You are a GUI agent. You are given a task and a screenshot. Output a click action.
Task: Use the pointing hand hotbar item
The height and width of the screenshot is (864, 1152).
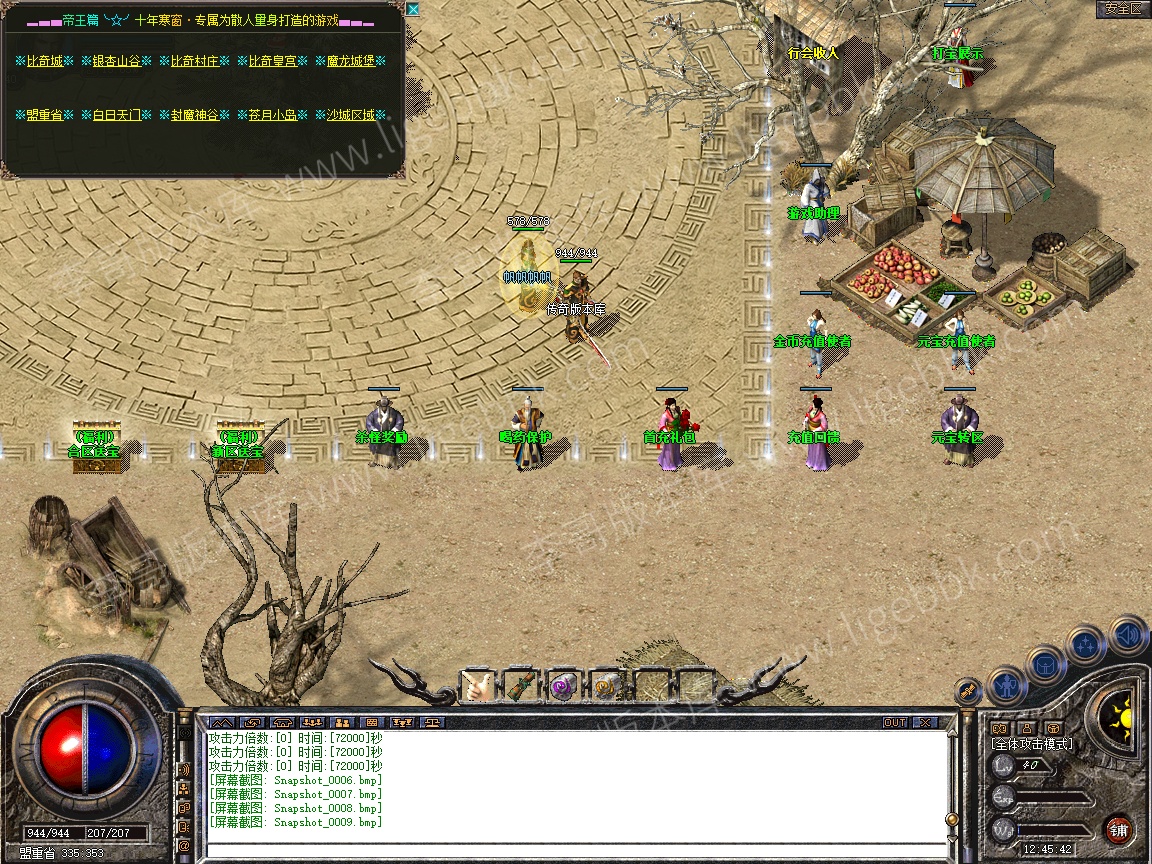coord(477,685)
